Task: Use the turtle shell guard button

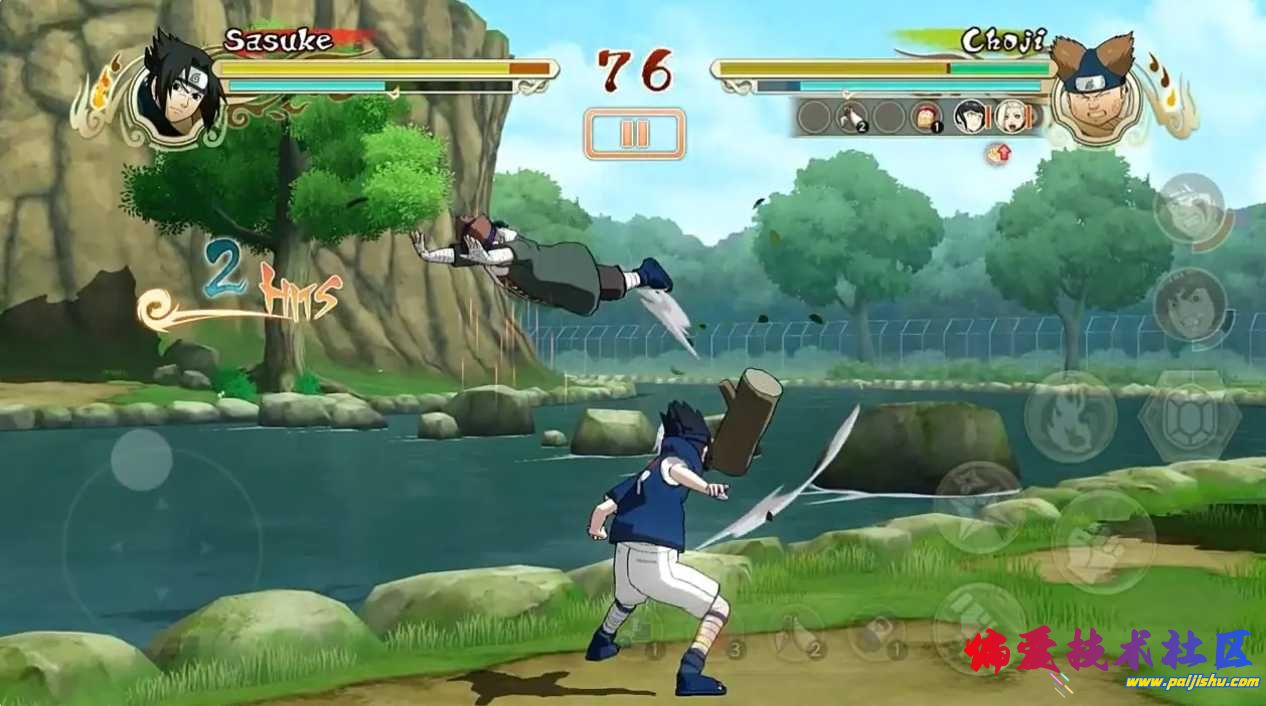Action: tap(1189, 416)
